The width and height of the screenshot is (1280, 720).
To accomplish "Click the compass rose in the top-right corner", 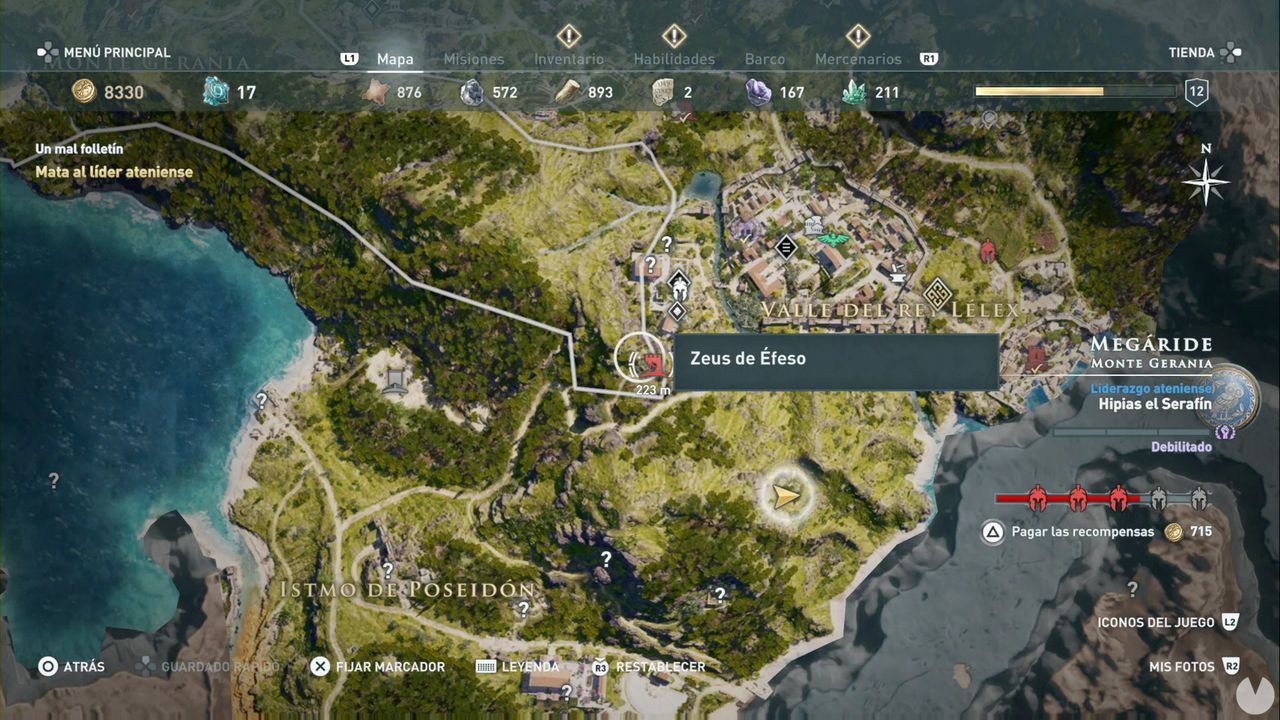I will tap(1207, 181).
